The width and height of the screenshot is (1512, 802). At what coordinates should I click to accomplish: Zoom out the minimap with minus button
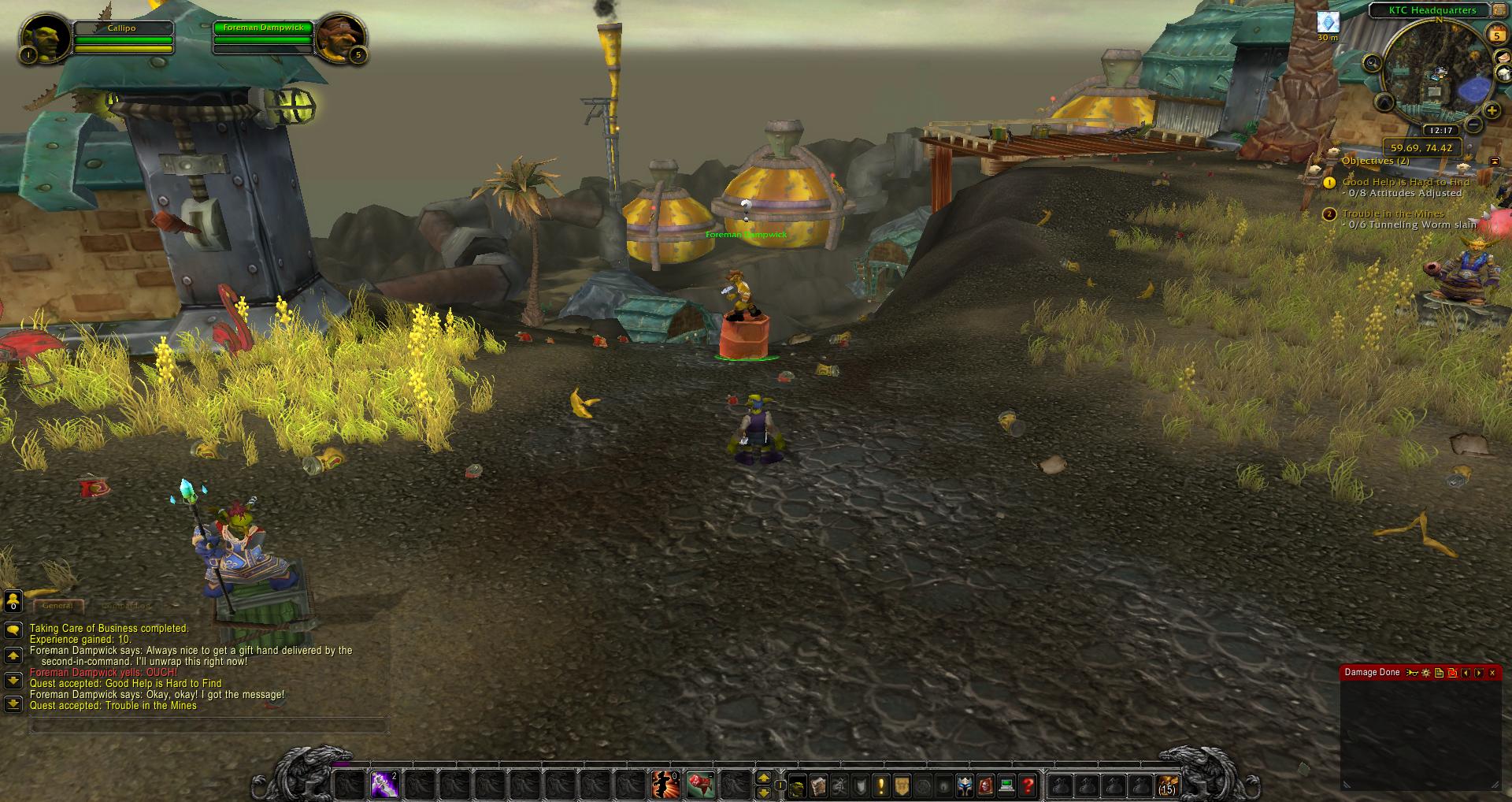pos(1473,125)
